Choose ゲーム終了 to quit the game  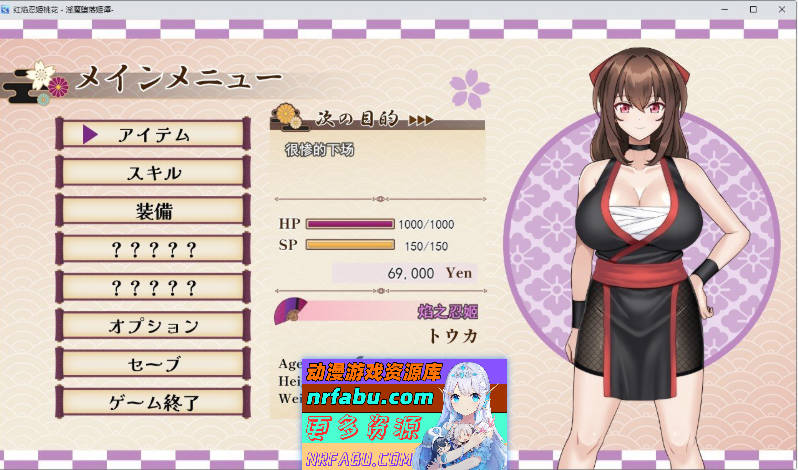[x=153, y=403]
